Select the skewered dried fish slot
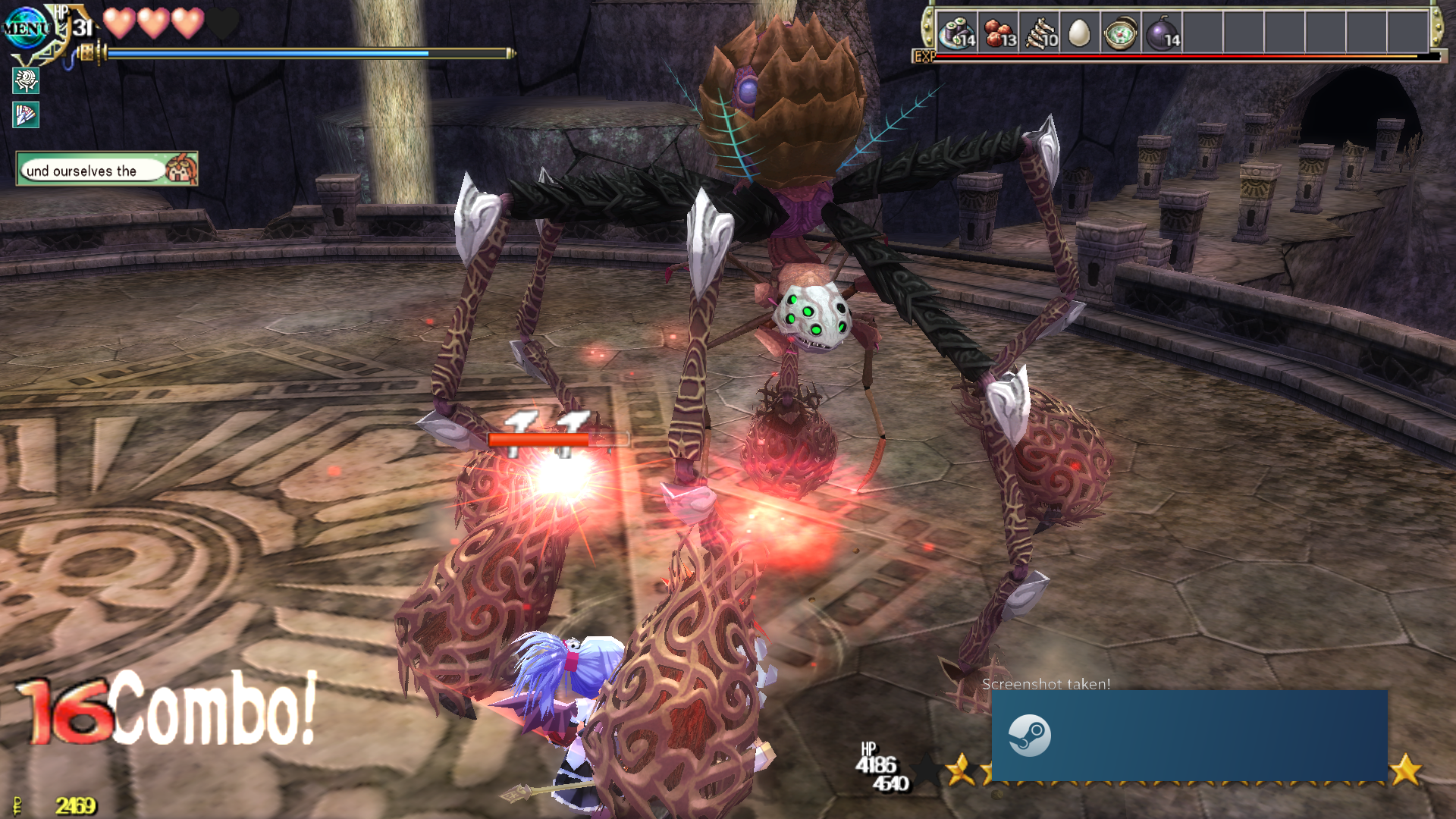1456x819 pixels. (x=1040, y=33)
